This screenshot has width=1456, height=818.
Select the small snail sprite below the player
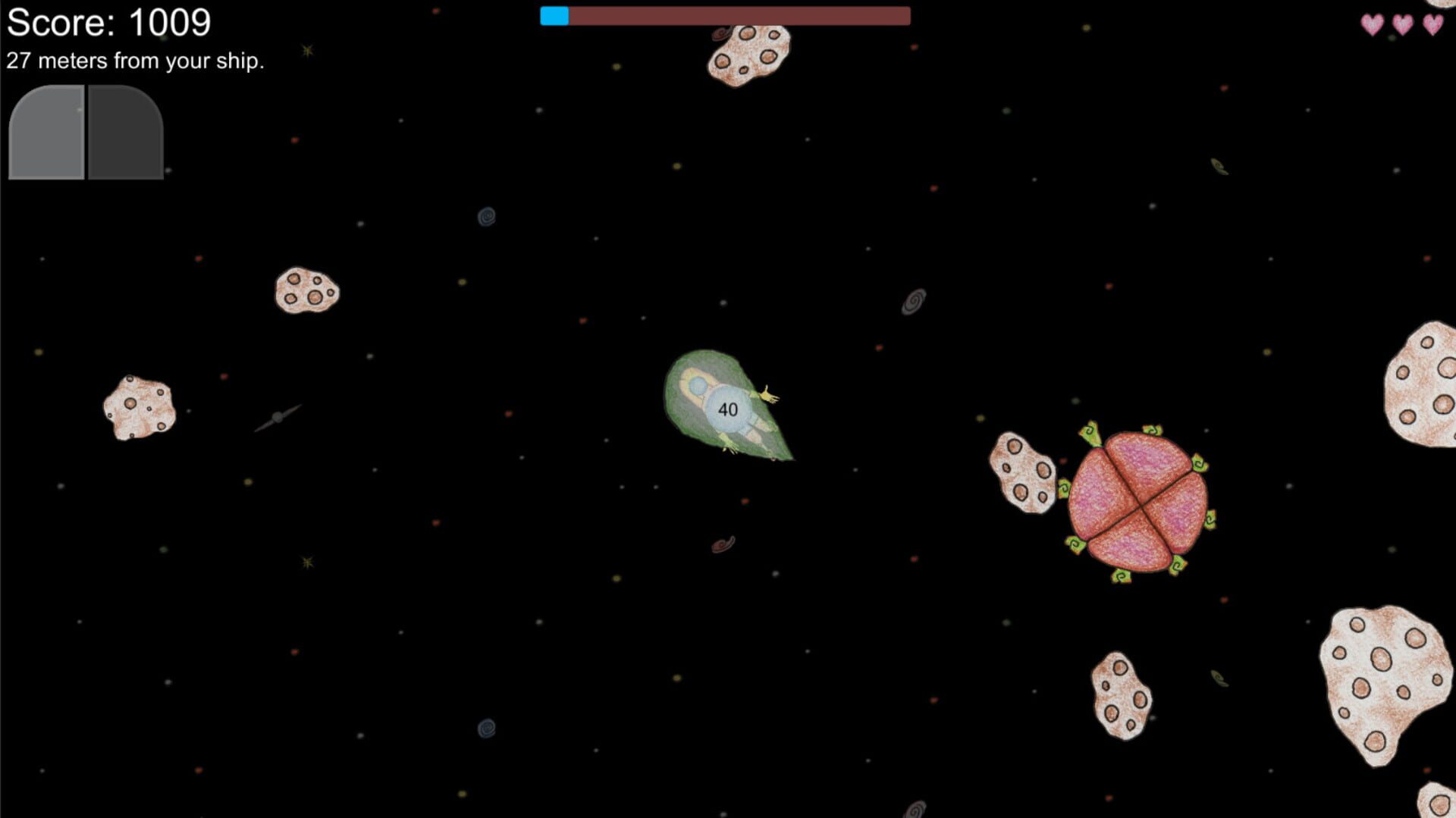tap(721, 543)
